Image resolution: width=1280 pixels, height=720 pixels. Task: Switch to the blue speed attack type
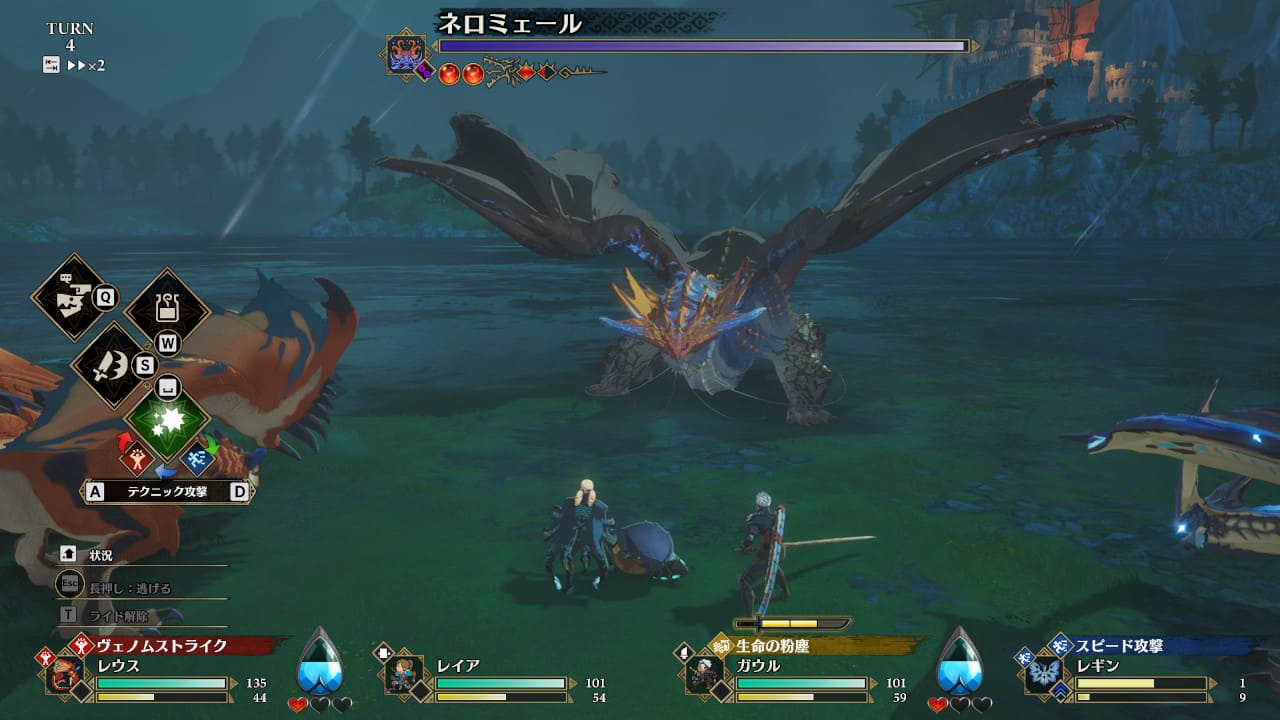197,458
